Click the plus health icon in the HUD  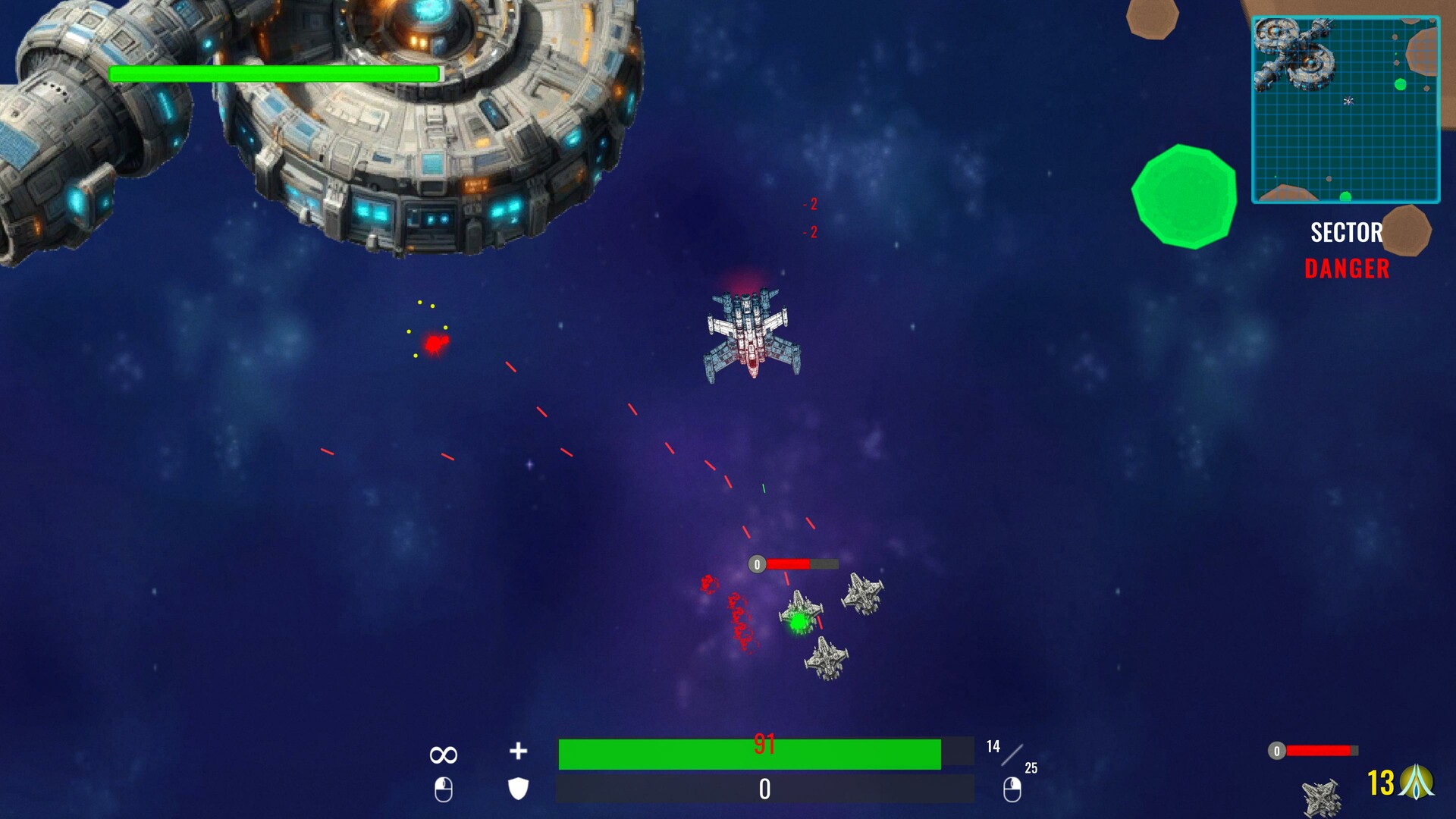[x=519, y=752]
